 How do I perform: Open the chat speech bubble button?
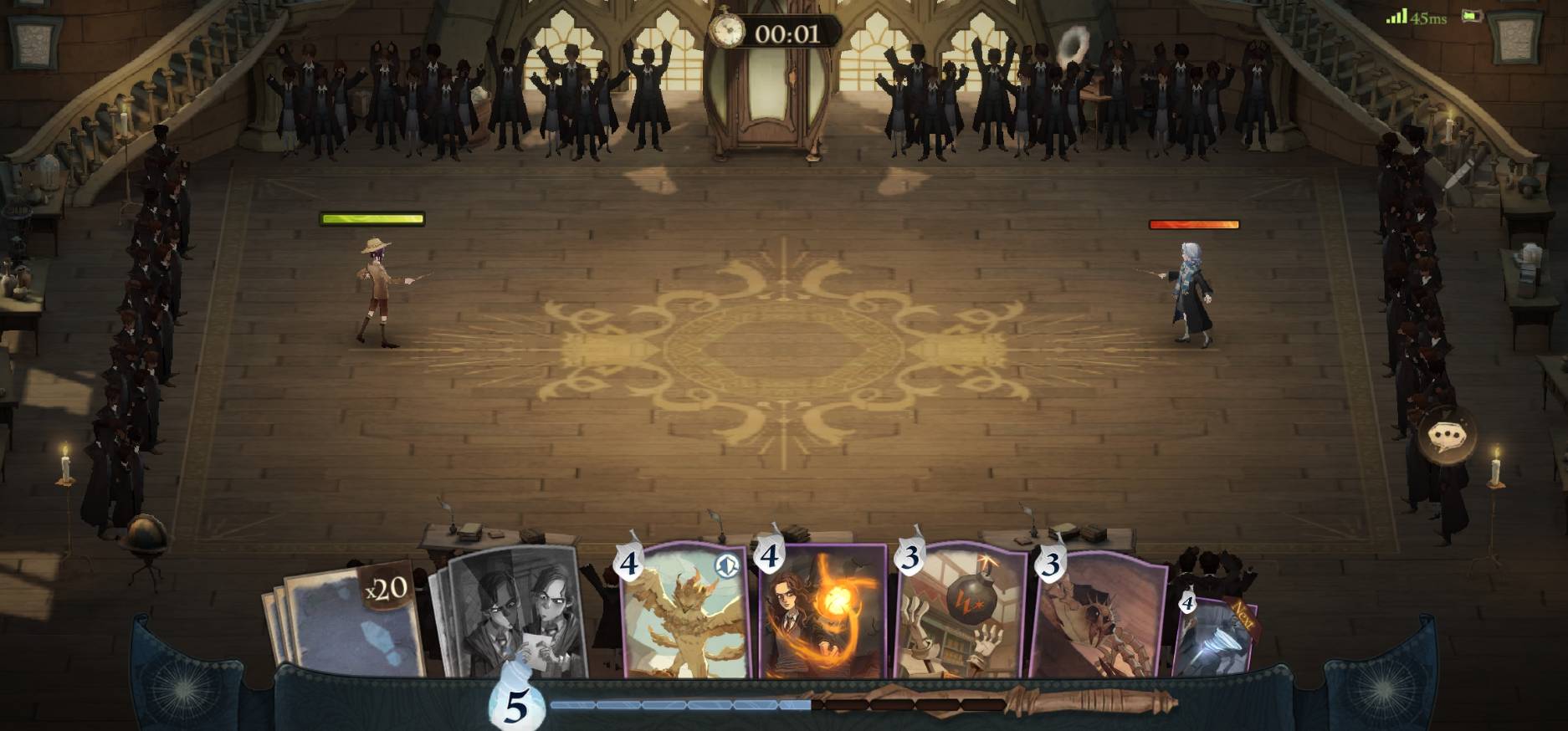(1447, 437)
